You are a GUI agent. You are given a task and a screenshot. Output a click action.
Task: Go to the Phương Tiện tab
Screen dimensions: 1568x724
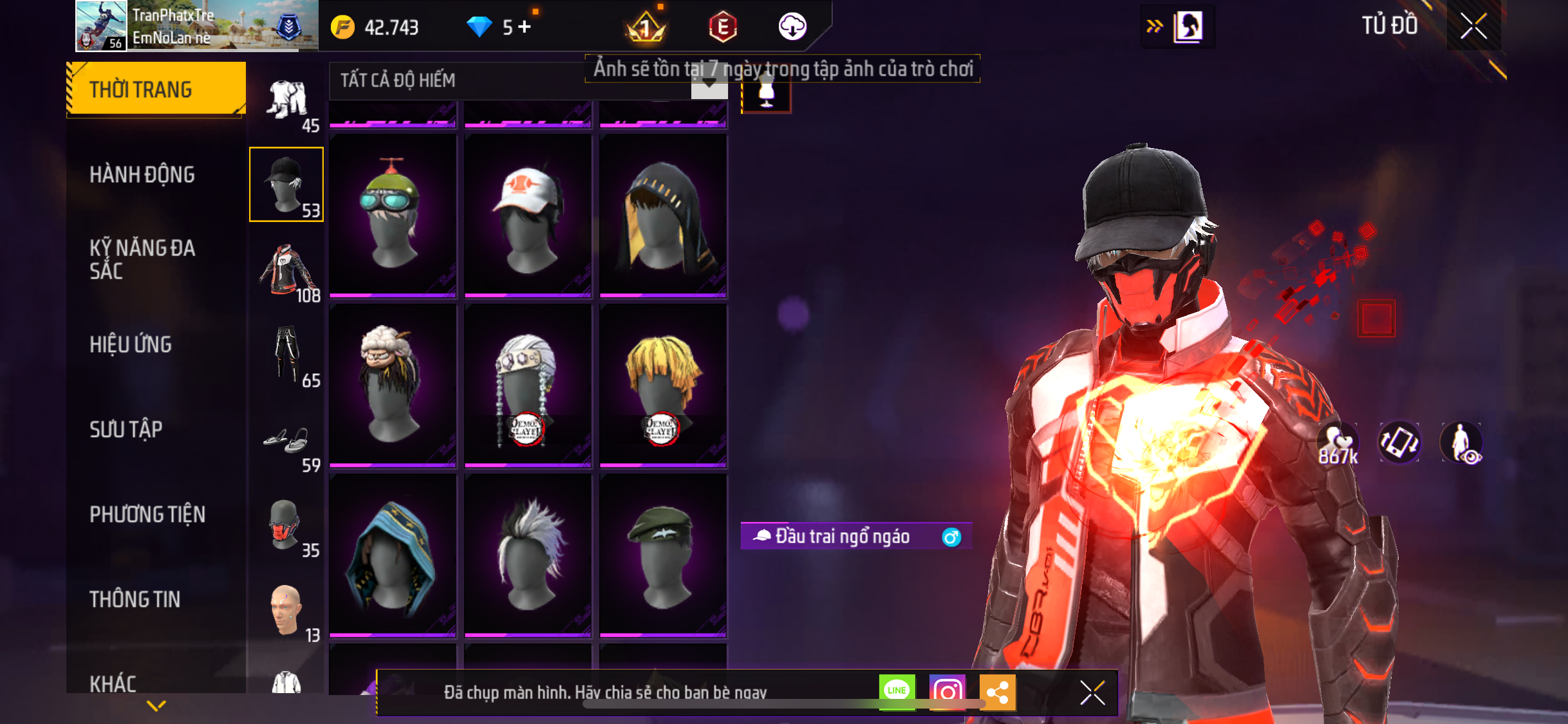click(147, 514)
